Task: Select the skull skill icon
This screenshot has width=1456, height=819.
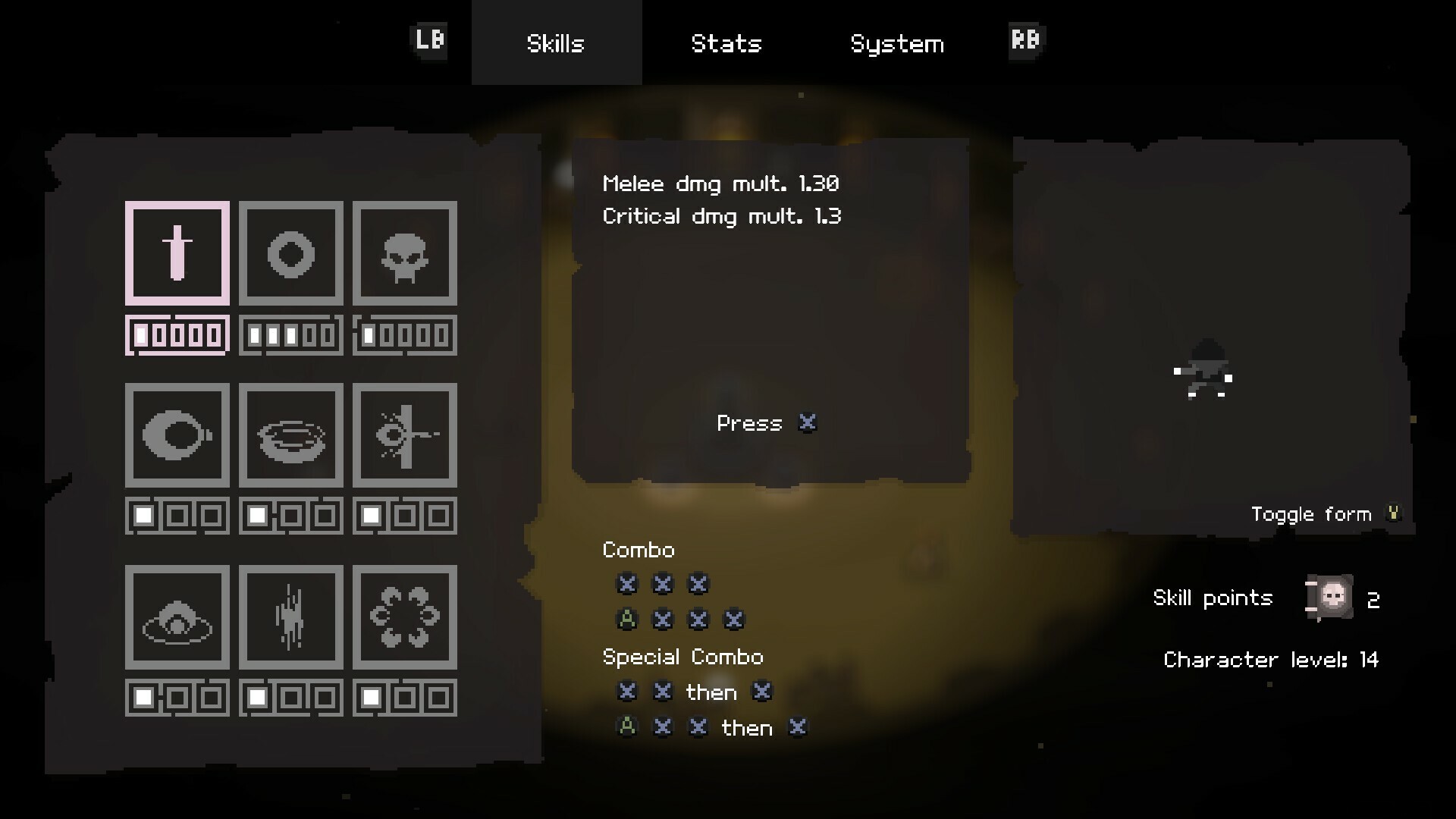Action: pyautogui.click(x=405, y=253)
